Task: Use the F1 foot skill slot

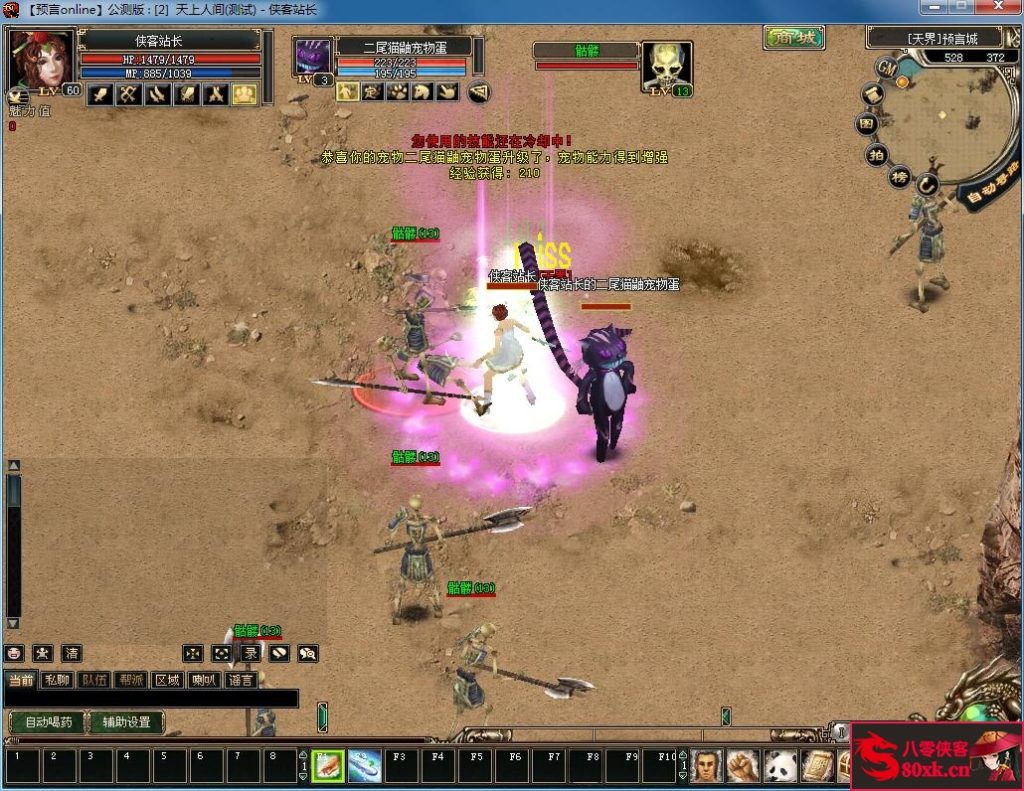Action: (328, 767)
